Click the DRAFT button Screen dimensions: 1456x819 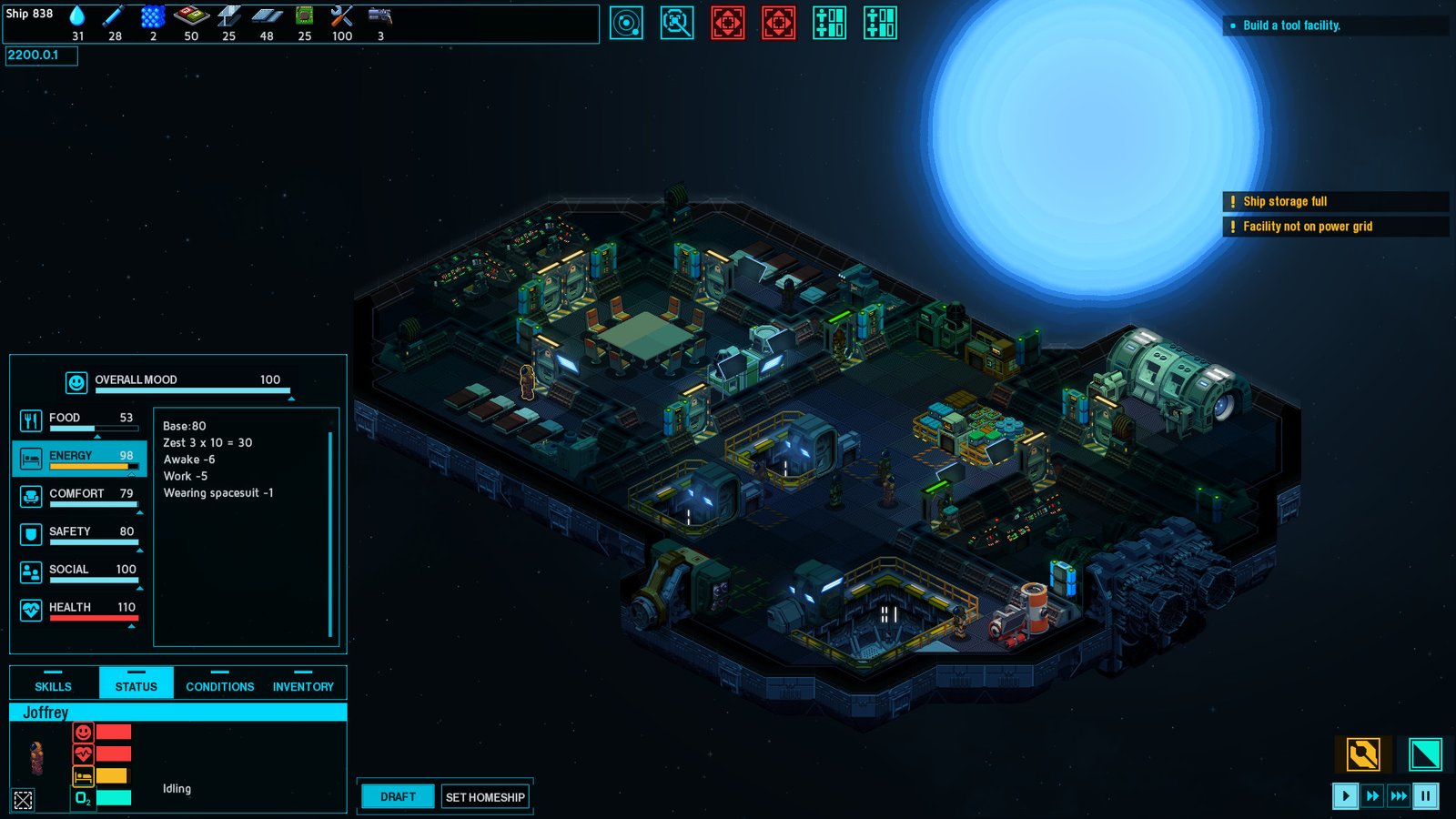point(397,795)
